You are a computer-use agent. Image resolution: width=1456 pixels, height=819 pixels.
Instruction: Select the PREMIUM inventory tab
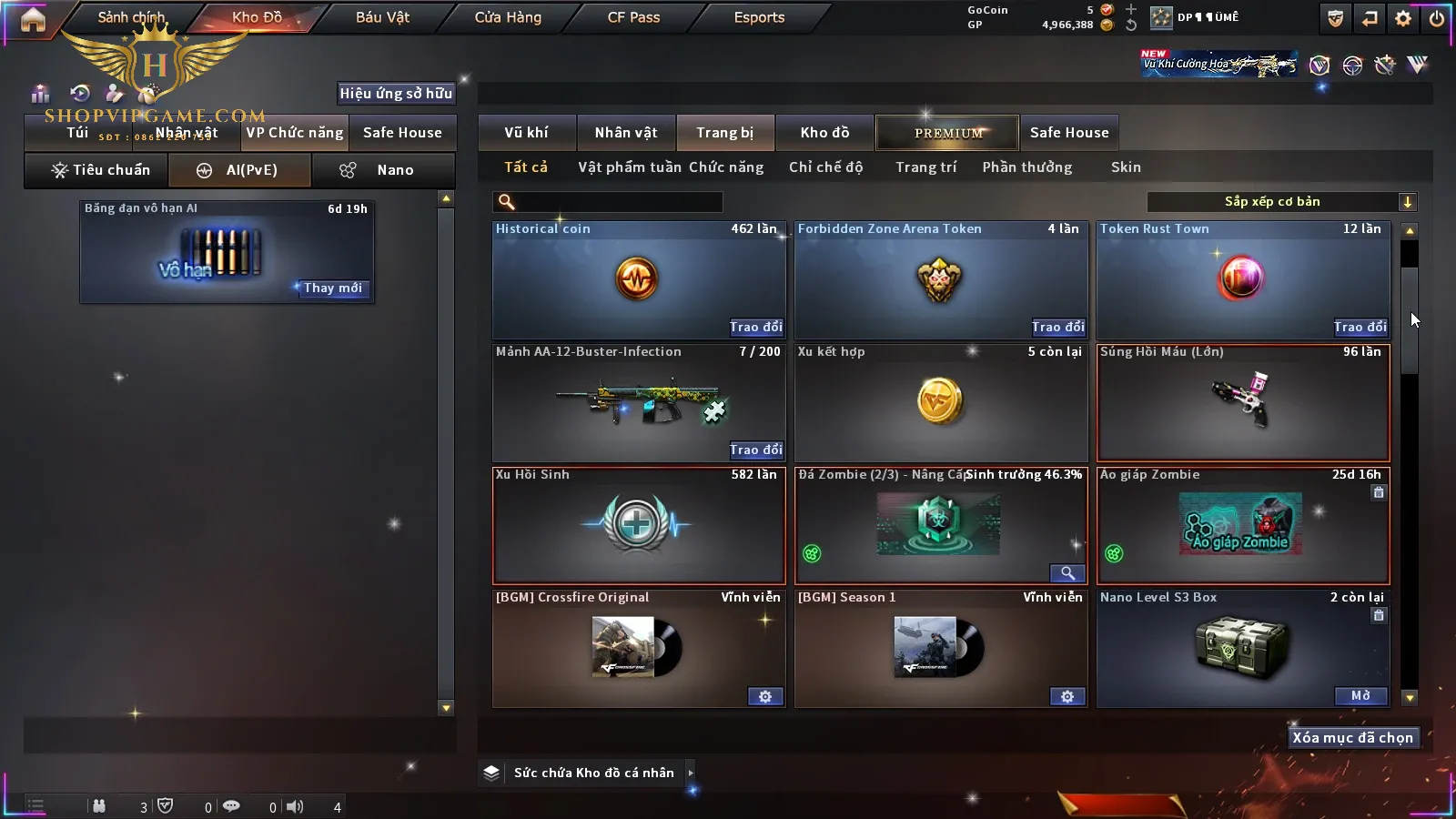[948, 133]
